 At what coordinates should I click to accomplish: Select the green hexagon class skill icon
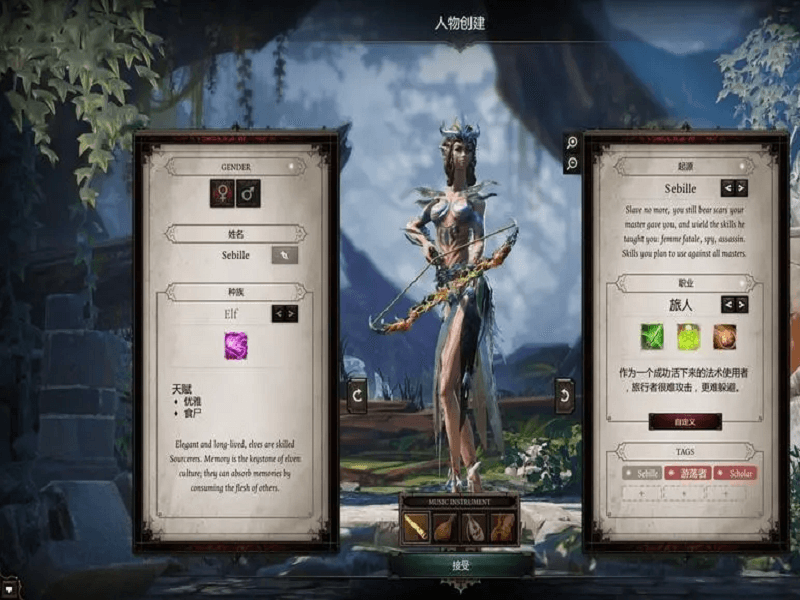pos(688,337)
